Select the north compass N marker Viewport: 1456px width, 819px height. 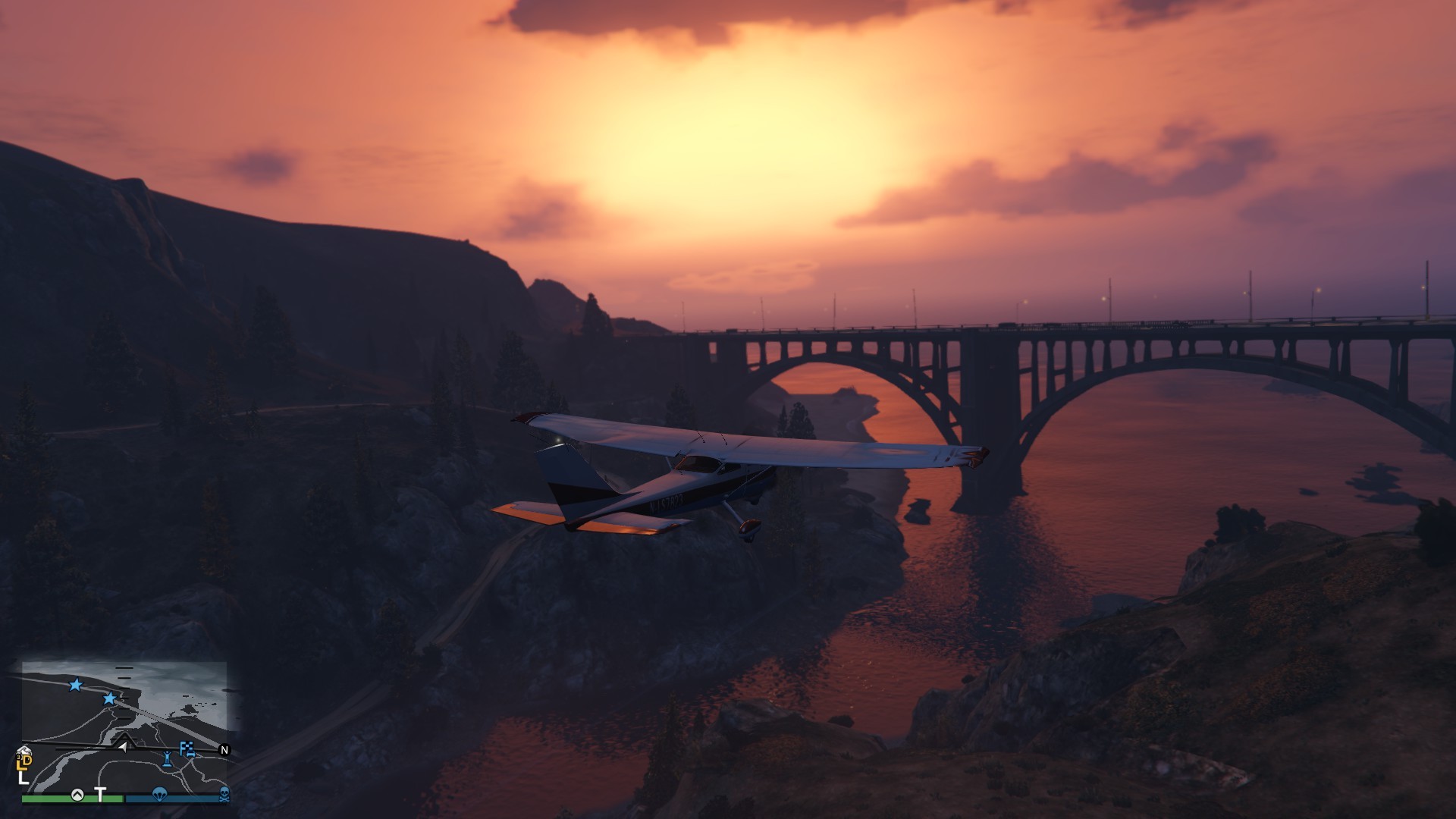point(224,750)
